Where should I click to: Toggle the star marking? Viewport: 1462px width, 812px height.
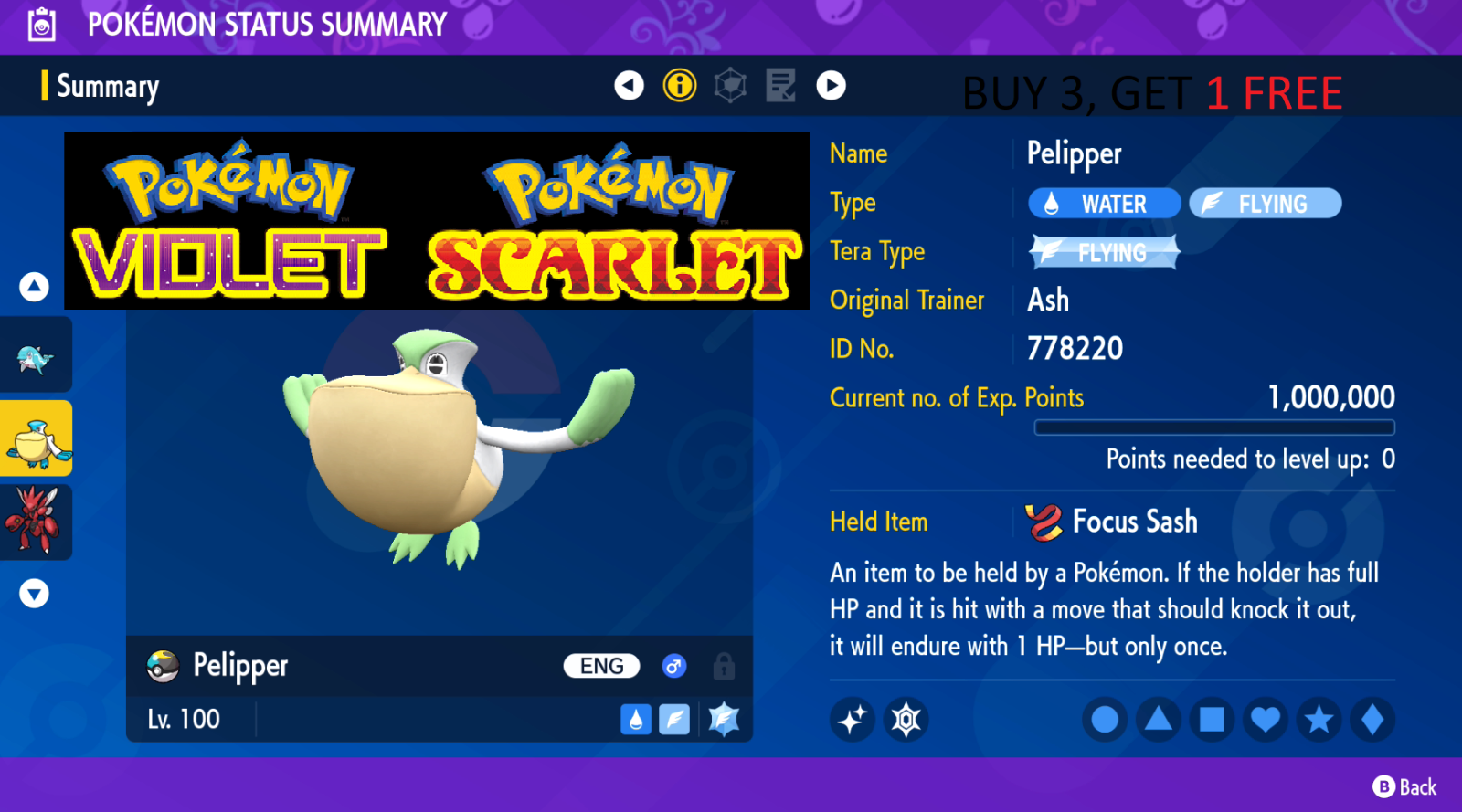1319,719
